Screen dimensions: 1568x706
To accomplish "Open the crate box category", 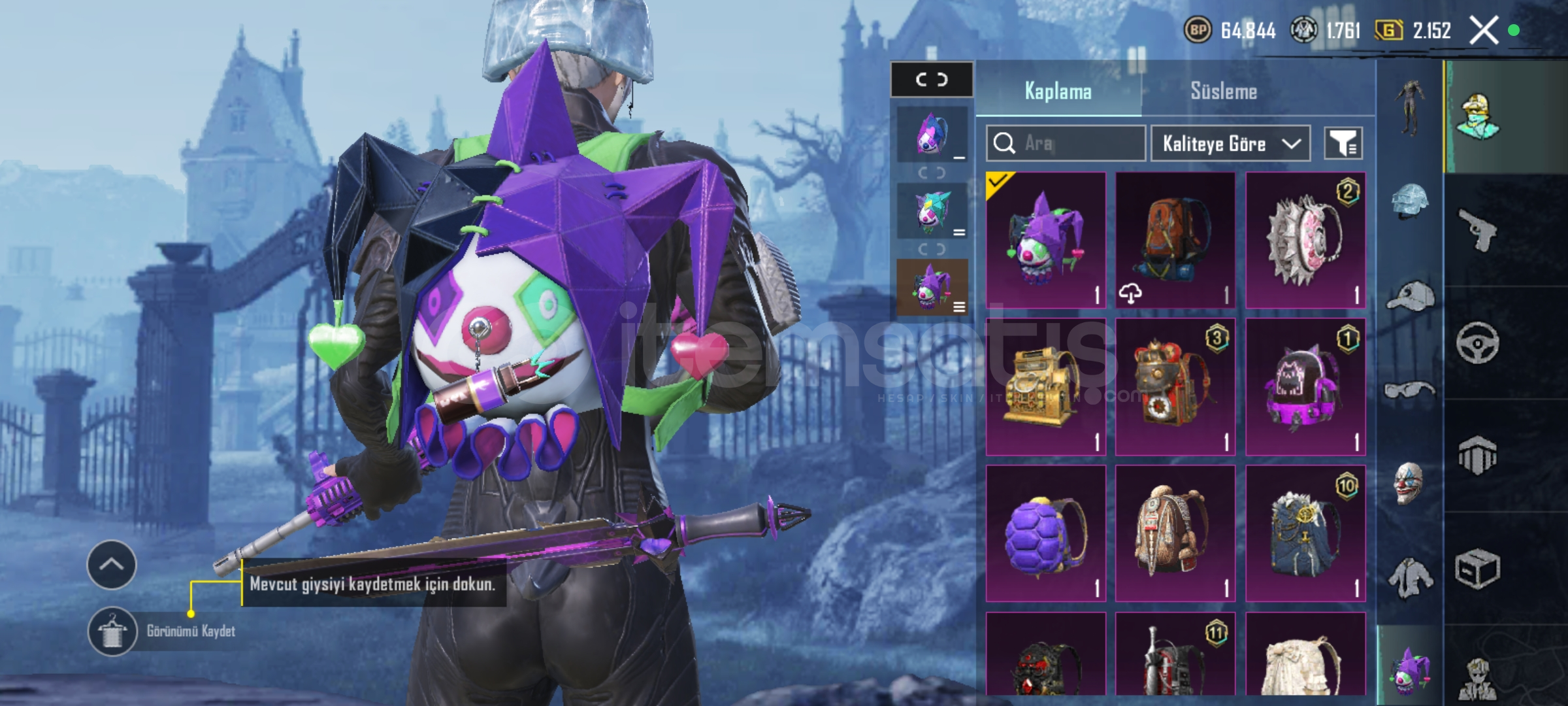I will tap(1477, 569).
